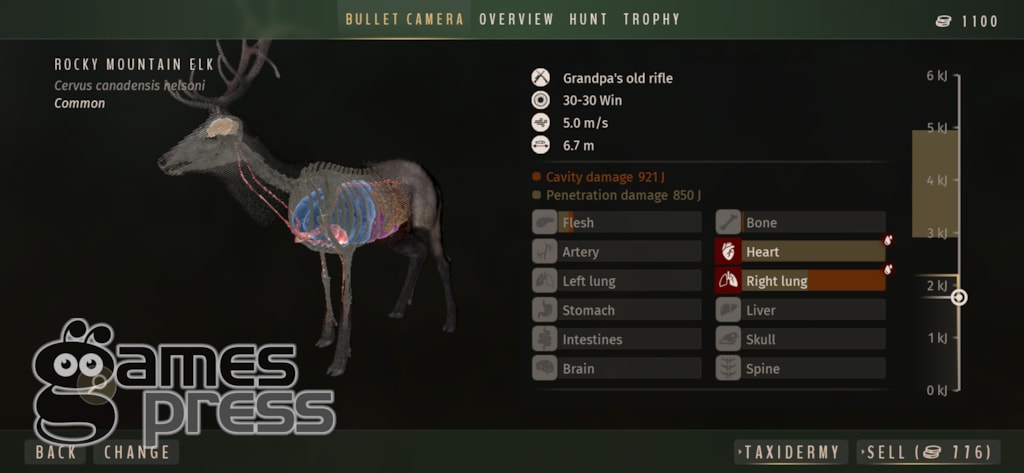
Task: Select the Trophy tab
Action: (651, 19)
